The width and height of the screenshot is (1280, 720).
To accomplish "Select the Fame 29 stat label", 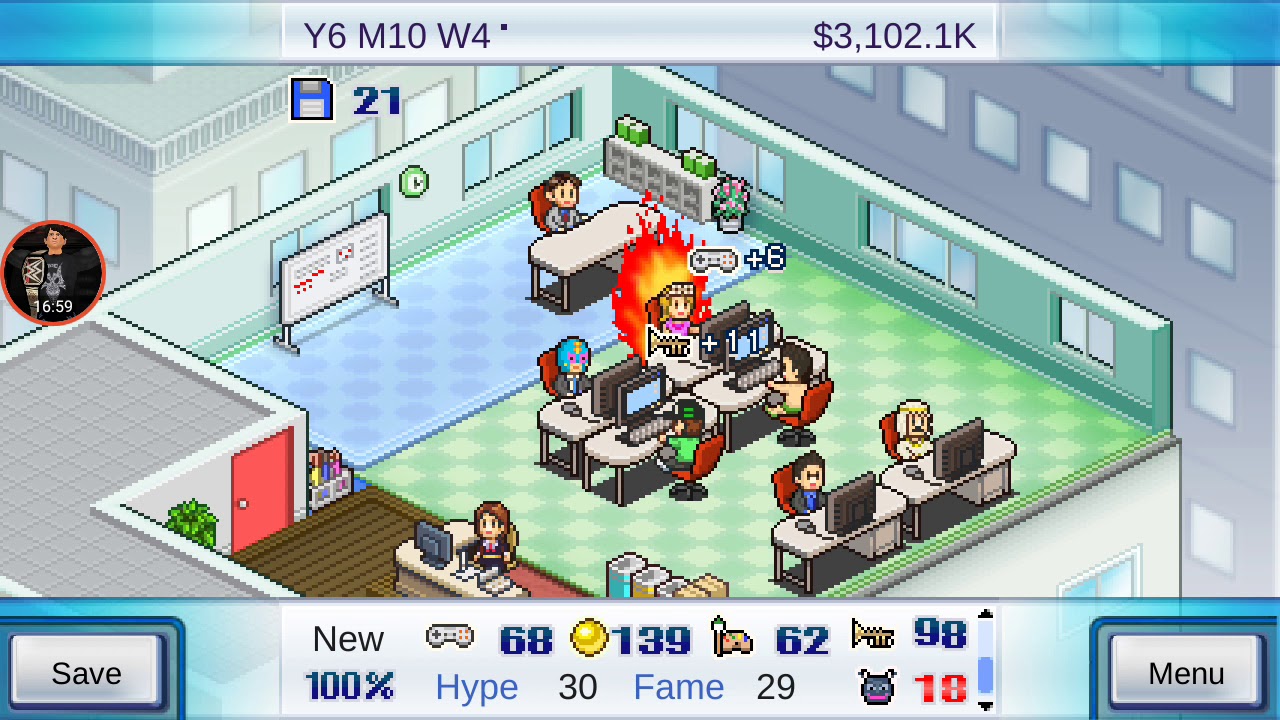I will (679, 688).
